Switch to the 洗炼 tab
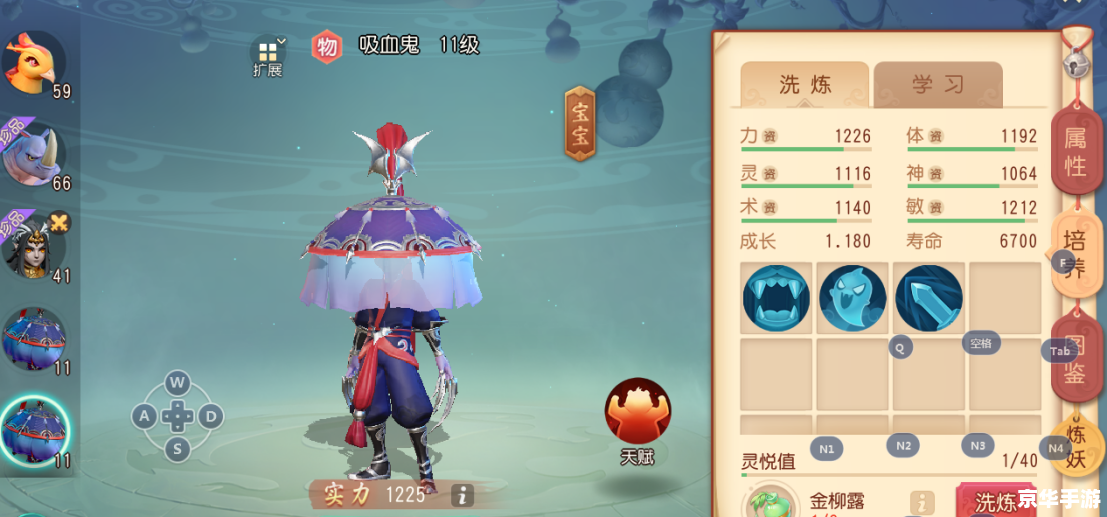The image size is (1107, 517). [x=804, y=85]
